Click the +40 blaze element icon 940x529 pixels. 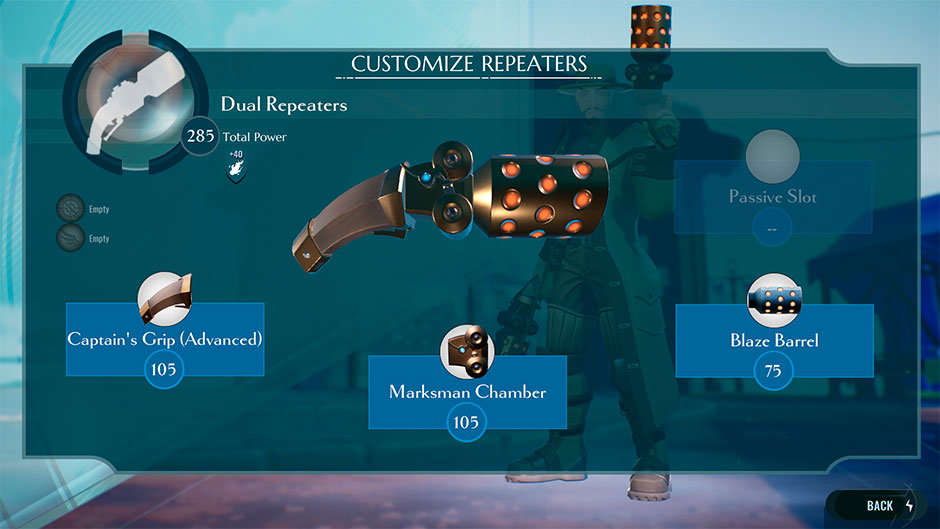tap(236, 174)
